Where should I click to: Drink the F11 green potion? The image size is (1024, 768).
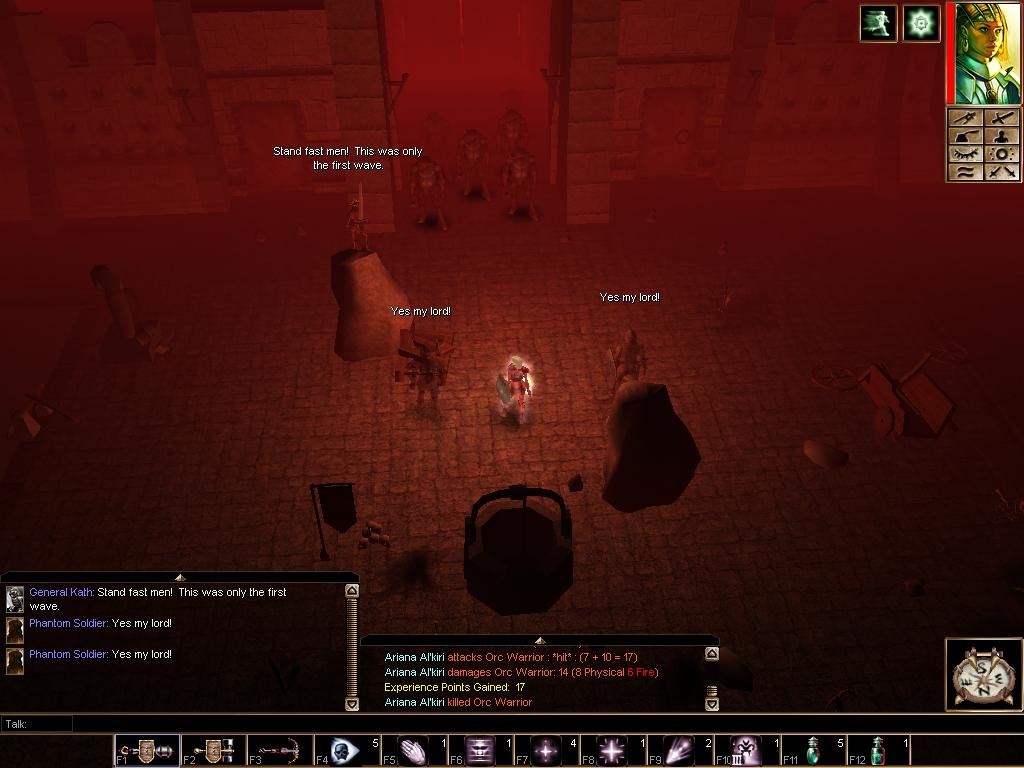tap(812, 750)
